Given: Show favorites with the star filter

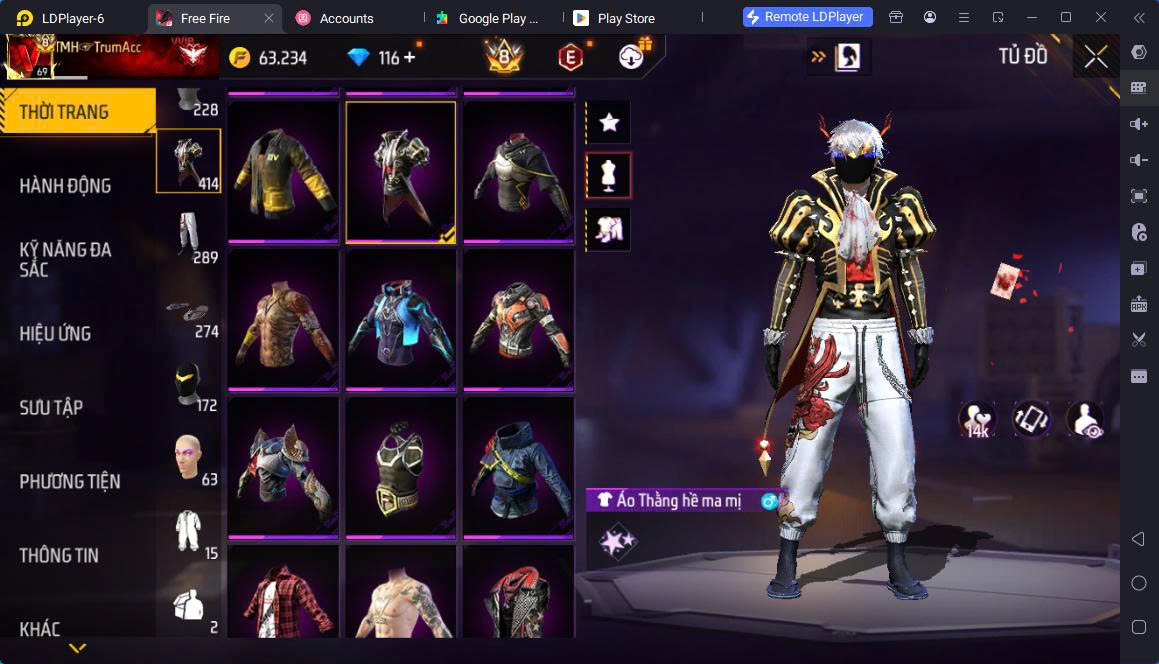Looking at the screenshot, I should [x=608, y=123].
